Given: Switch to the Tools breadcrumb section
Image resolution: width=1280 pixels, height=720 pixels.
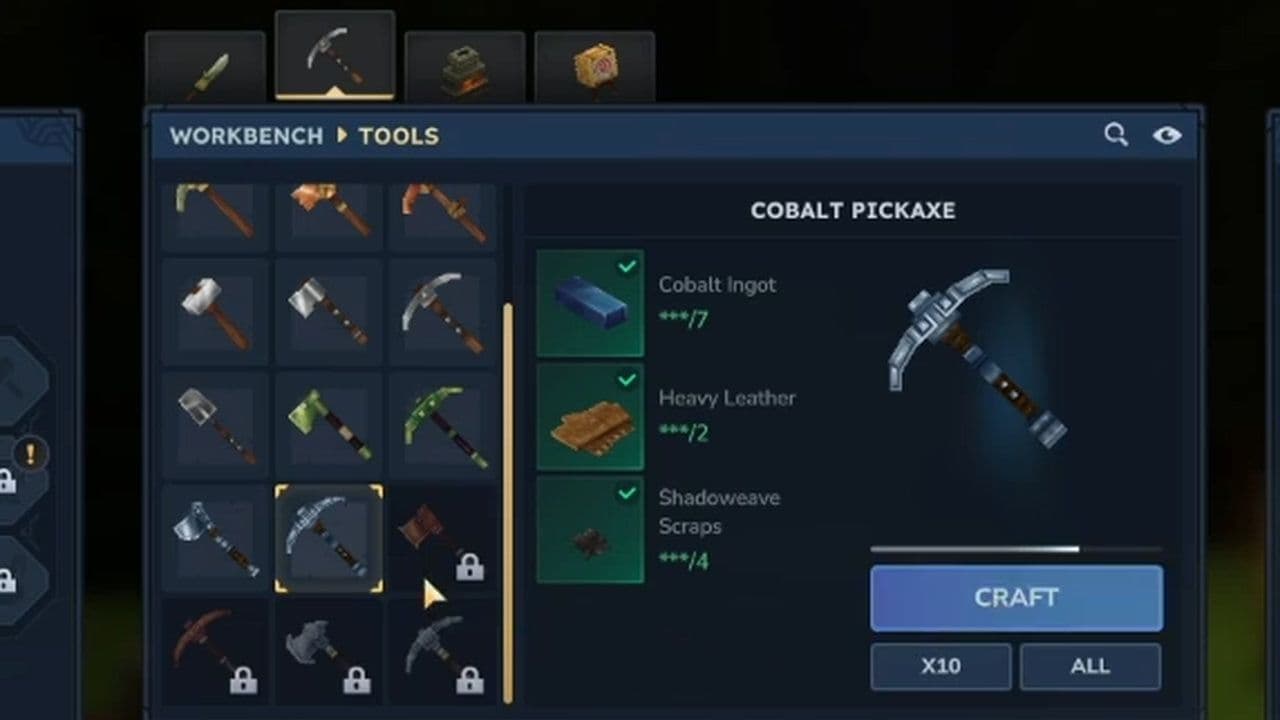Looking at the screenshot, I should point(397,136).
